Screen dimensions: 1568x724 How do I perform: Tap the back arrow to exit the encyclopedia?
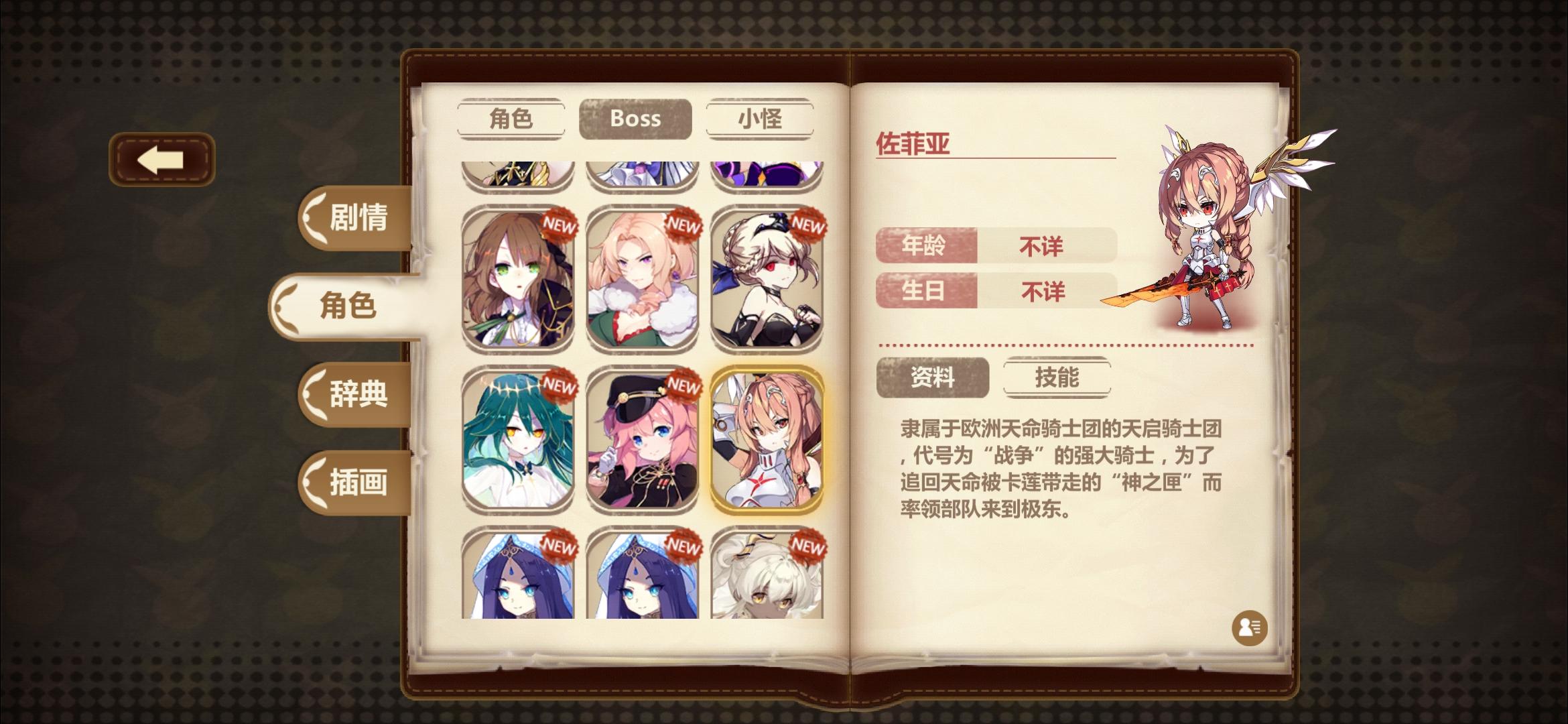coord(163,158)
